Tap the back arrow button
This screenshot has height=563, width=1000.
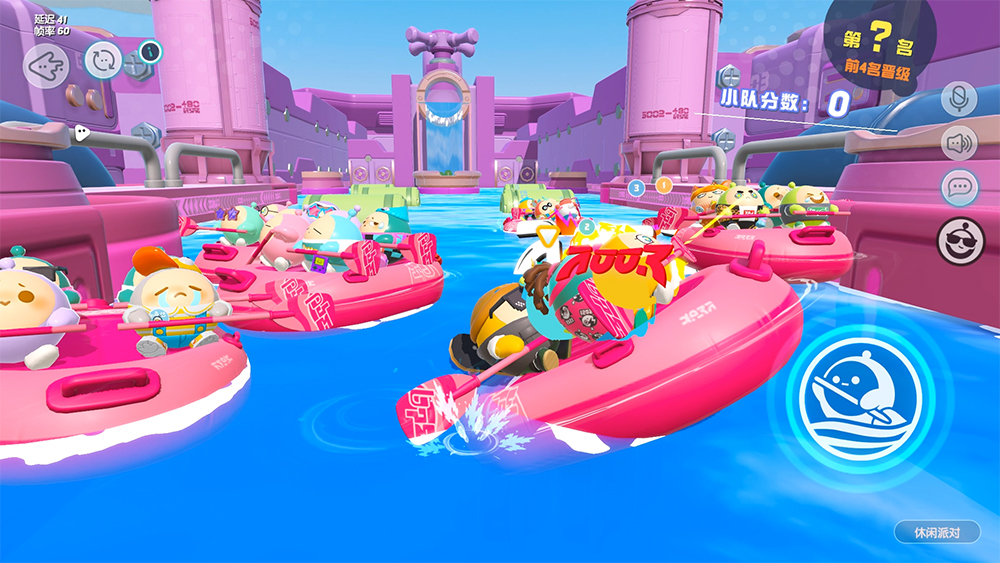(x=45, y=67)
